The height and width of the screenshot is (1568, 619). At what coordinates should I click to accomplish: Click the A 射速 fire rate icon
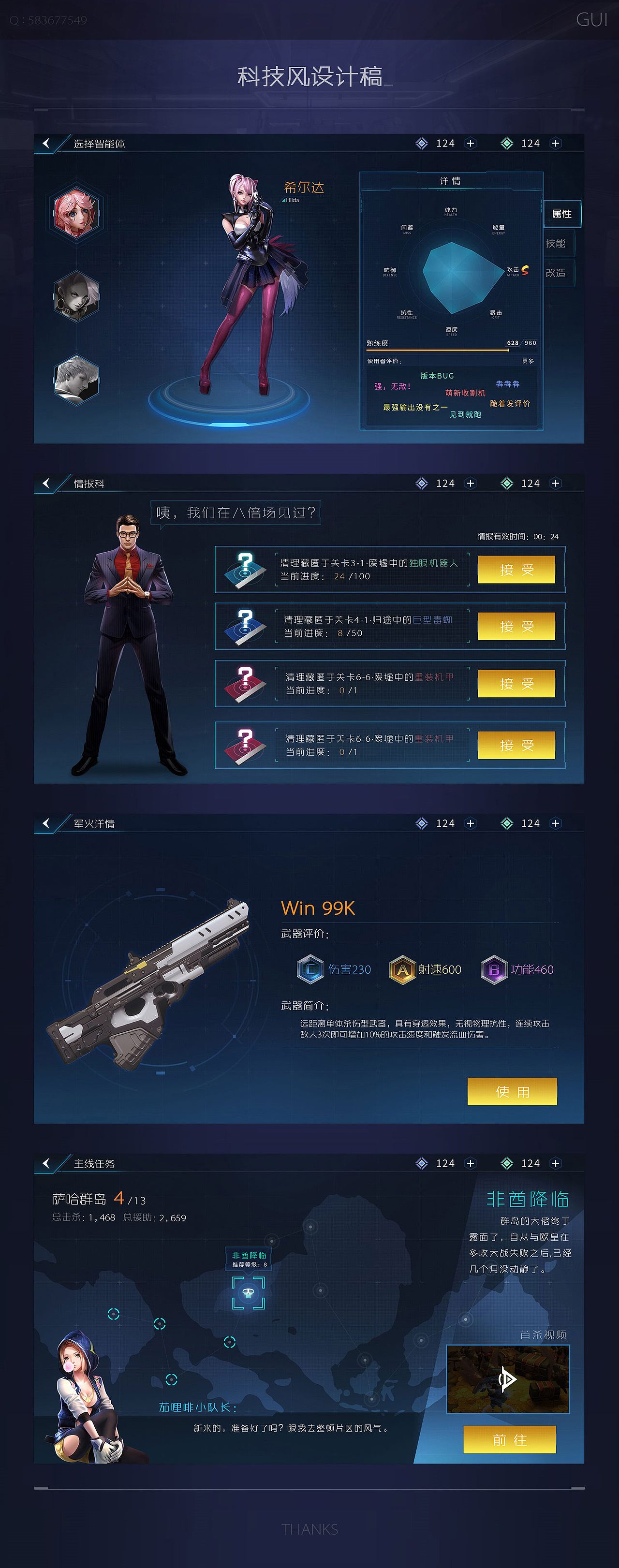pos(402,969)
